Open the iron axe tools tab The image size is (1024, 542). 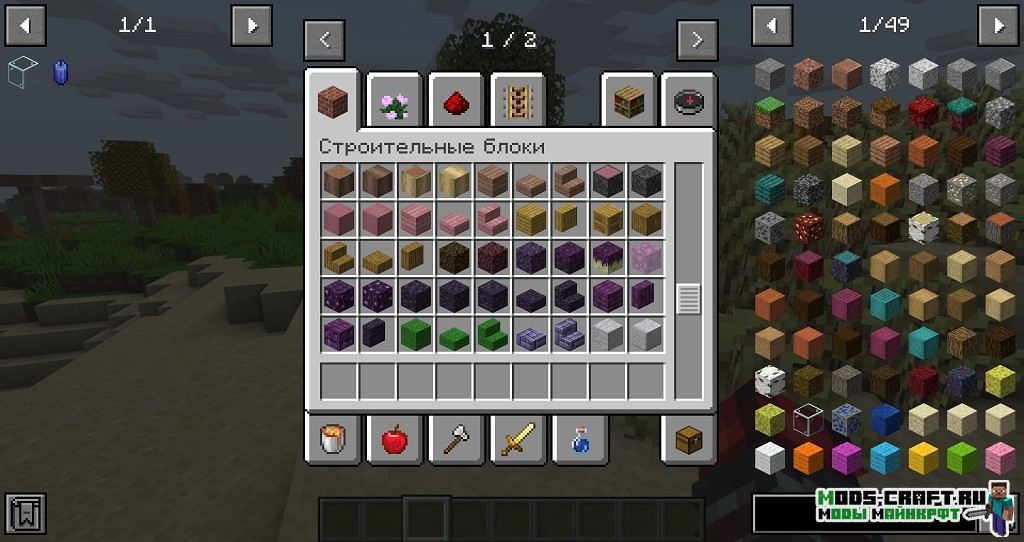click(456, 438)
